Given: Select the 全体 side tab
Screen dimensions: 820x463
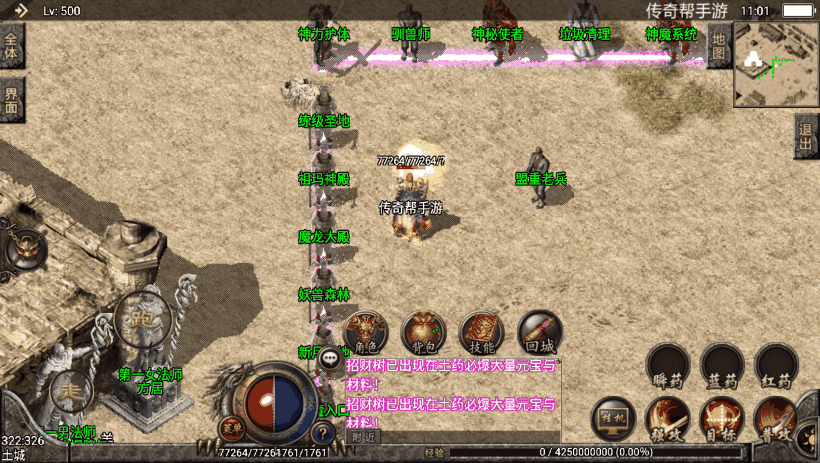Looking at the screenshot, I should coord(12,47).
